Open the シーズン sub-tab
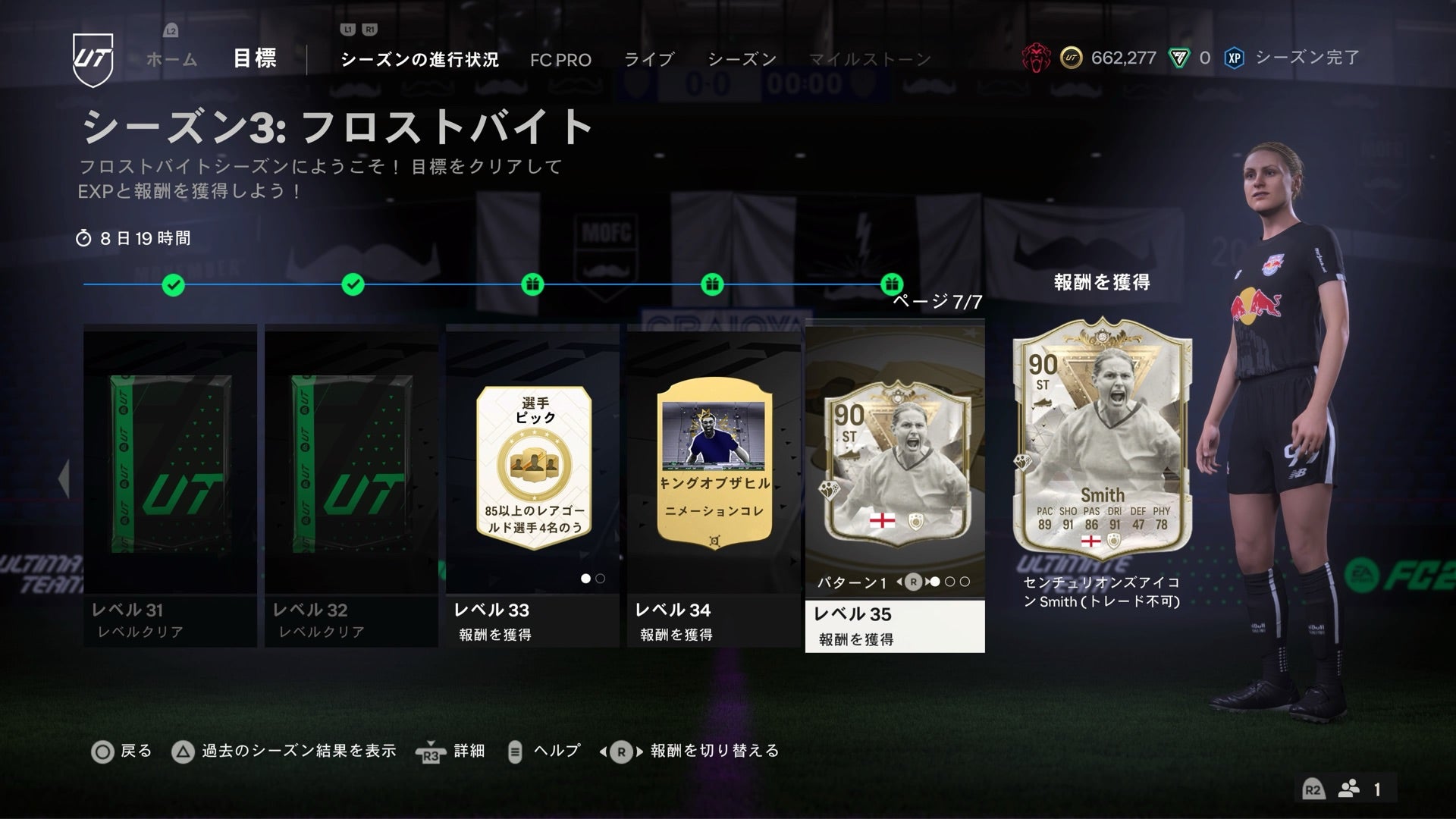The height and width of the screenshot is (819, 1456). click(x=742, y=60)
